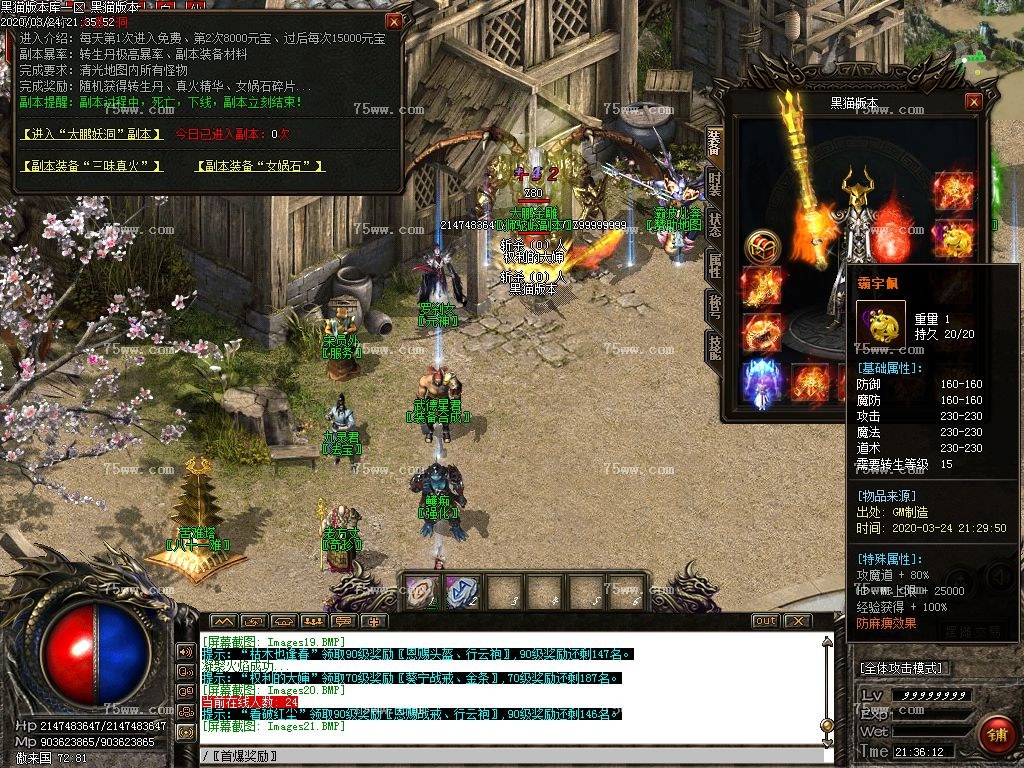
Task: Select the 称号 title tab
Action: 714,306
